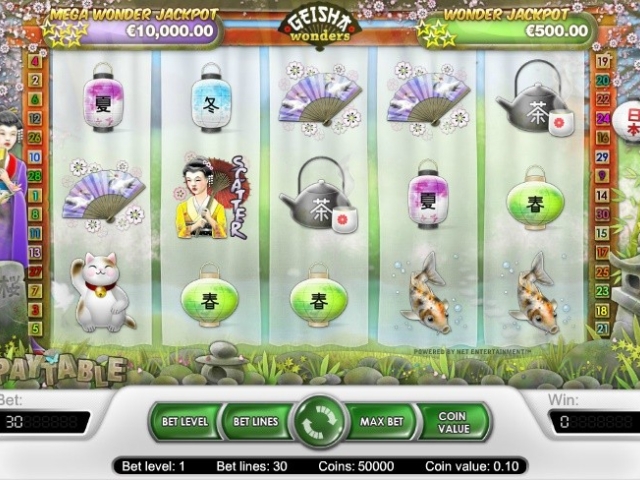The height and width of the screenshot is (480, 640).
Task: Spin the reels with the green circular arrow button
Action: [318, 421]
